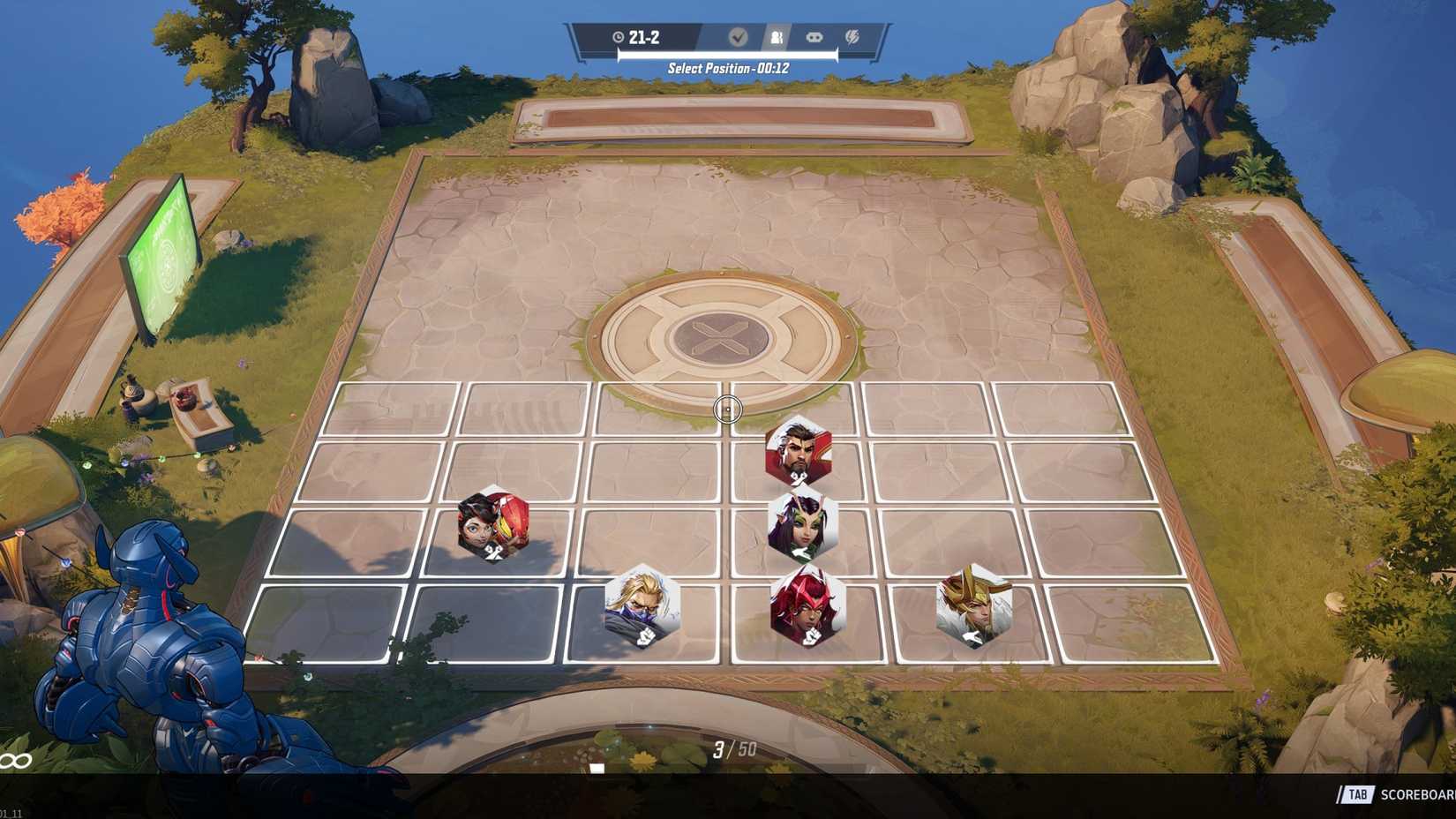Image resolution: width=1456 pixels, height=819 pixels.
Task: Click the lightning icon in the top bar
Action: [x=852, y=37]
